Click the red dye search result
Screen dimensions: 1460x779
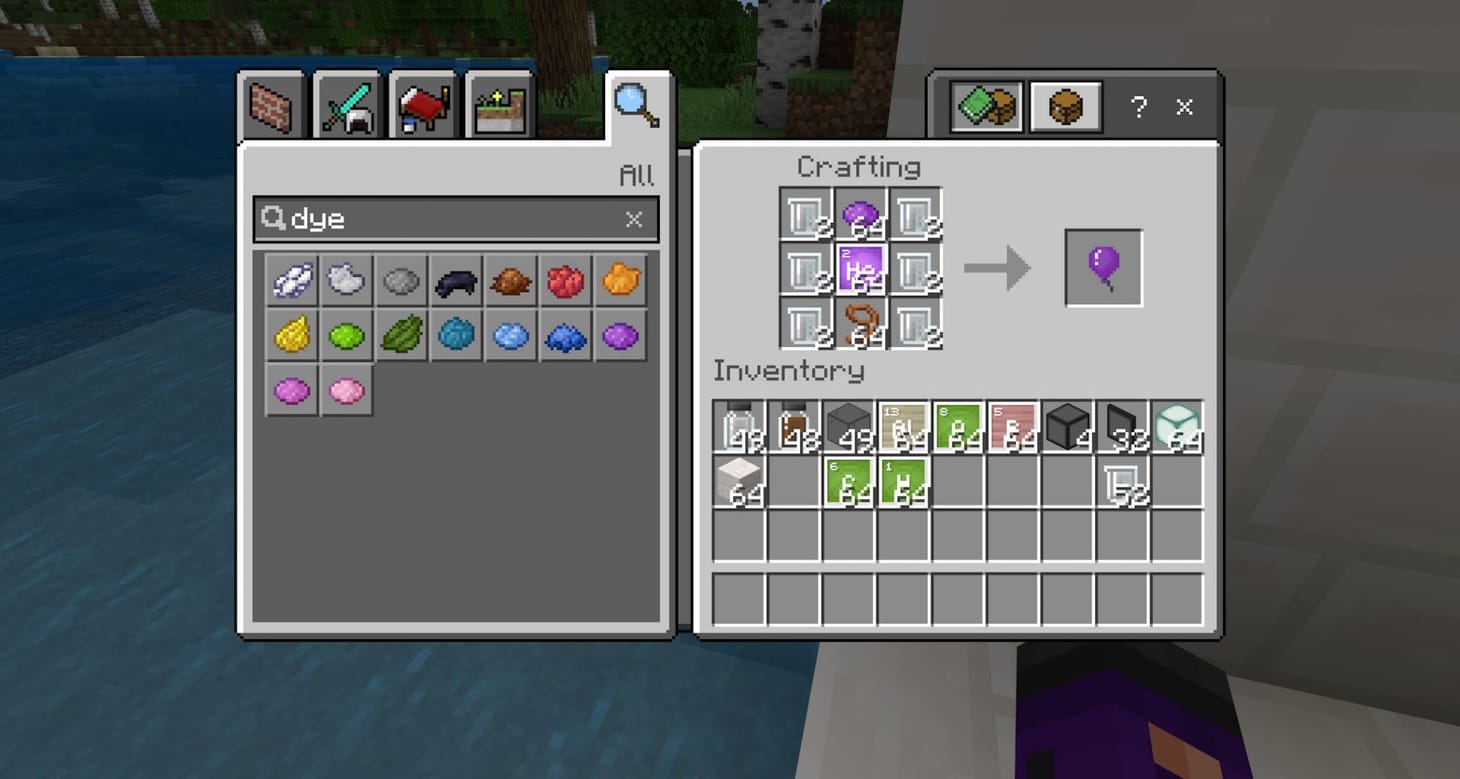[565, 280]
